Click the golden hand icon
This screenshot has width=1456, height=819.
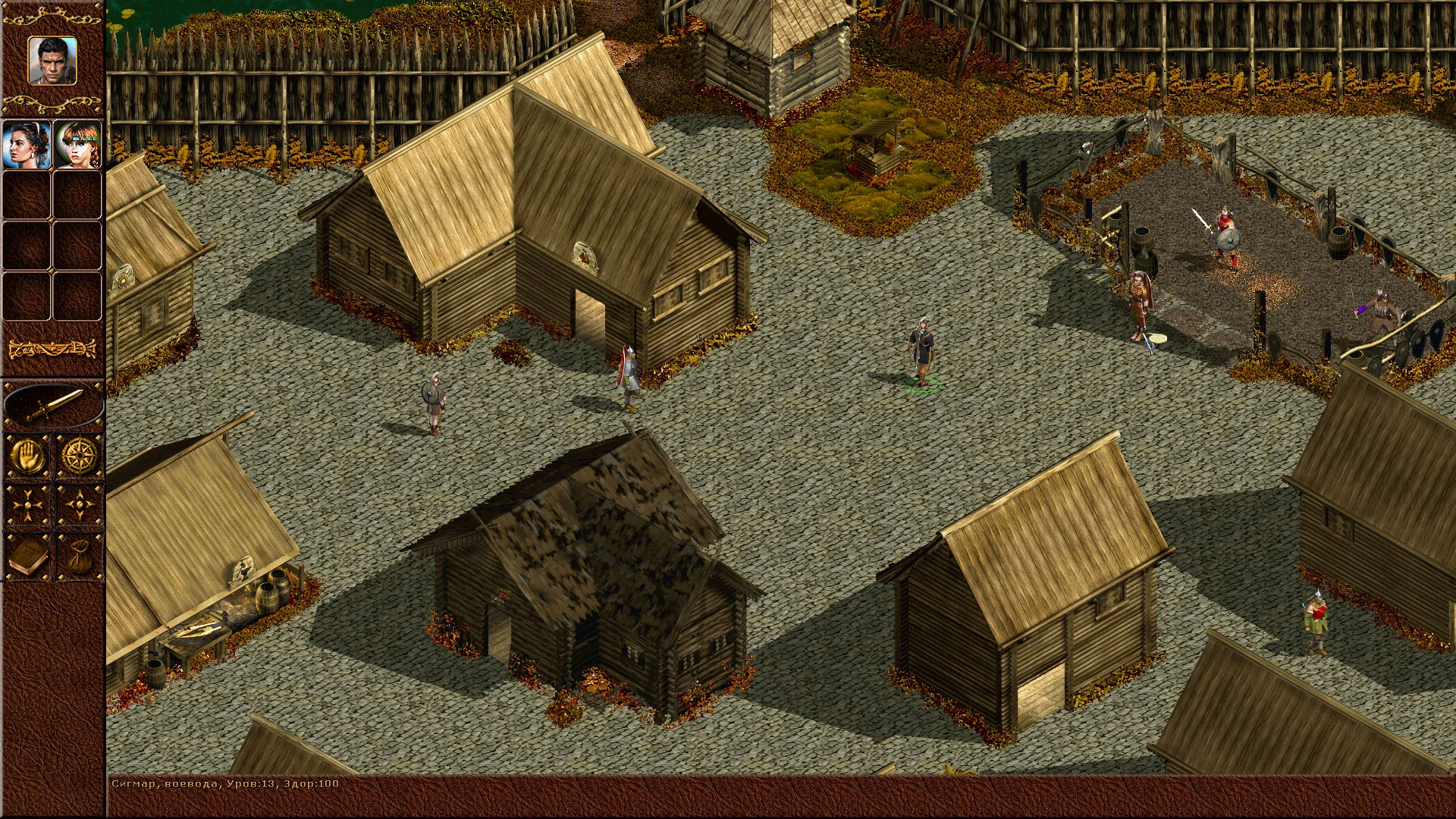click(28, 457)
